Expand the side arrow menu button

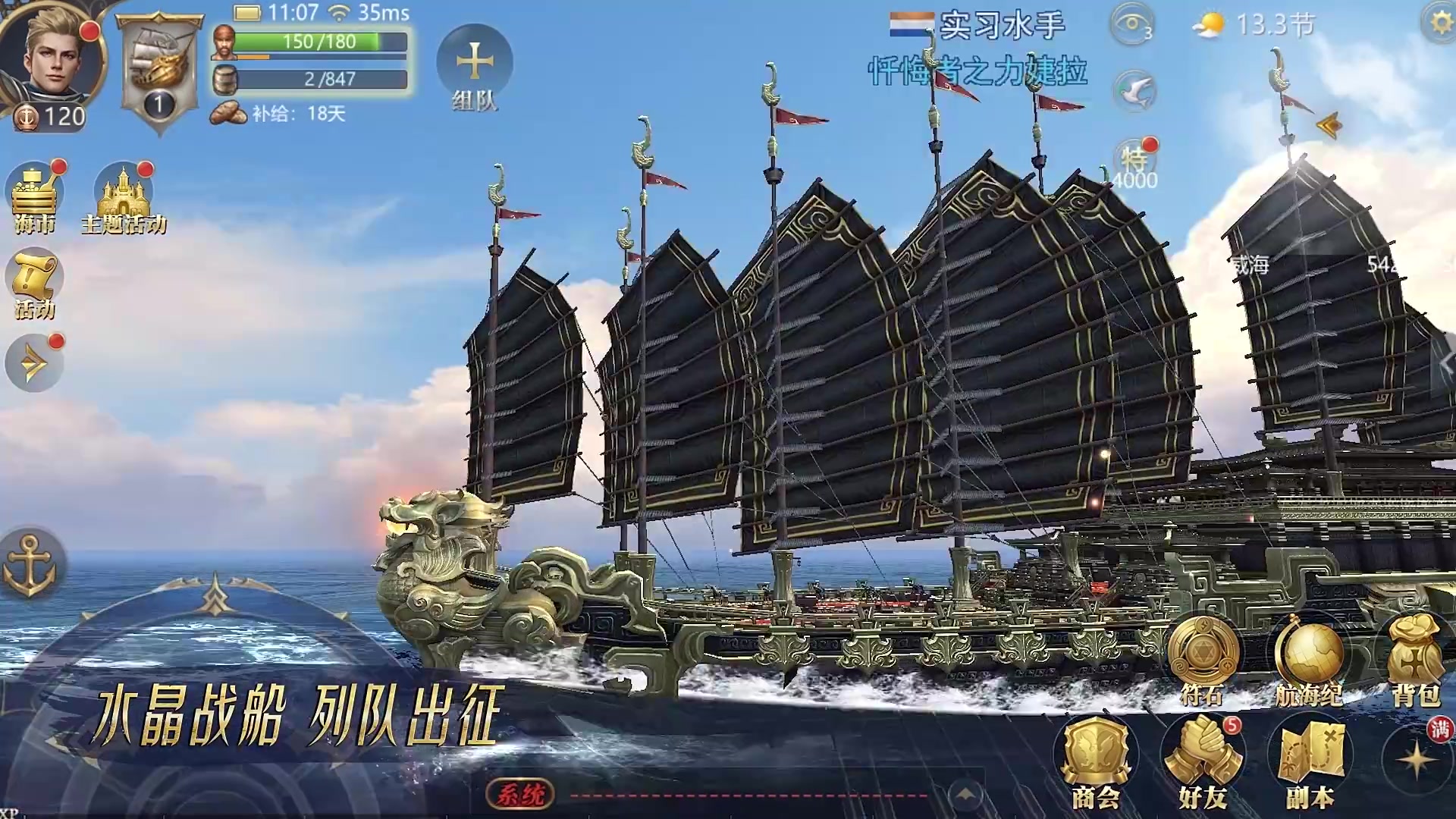pos(34,365)
